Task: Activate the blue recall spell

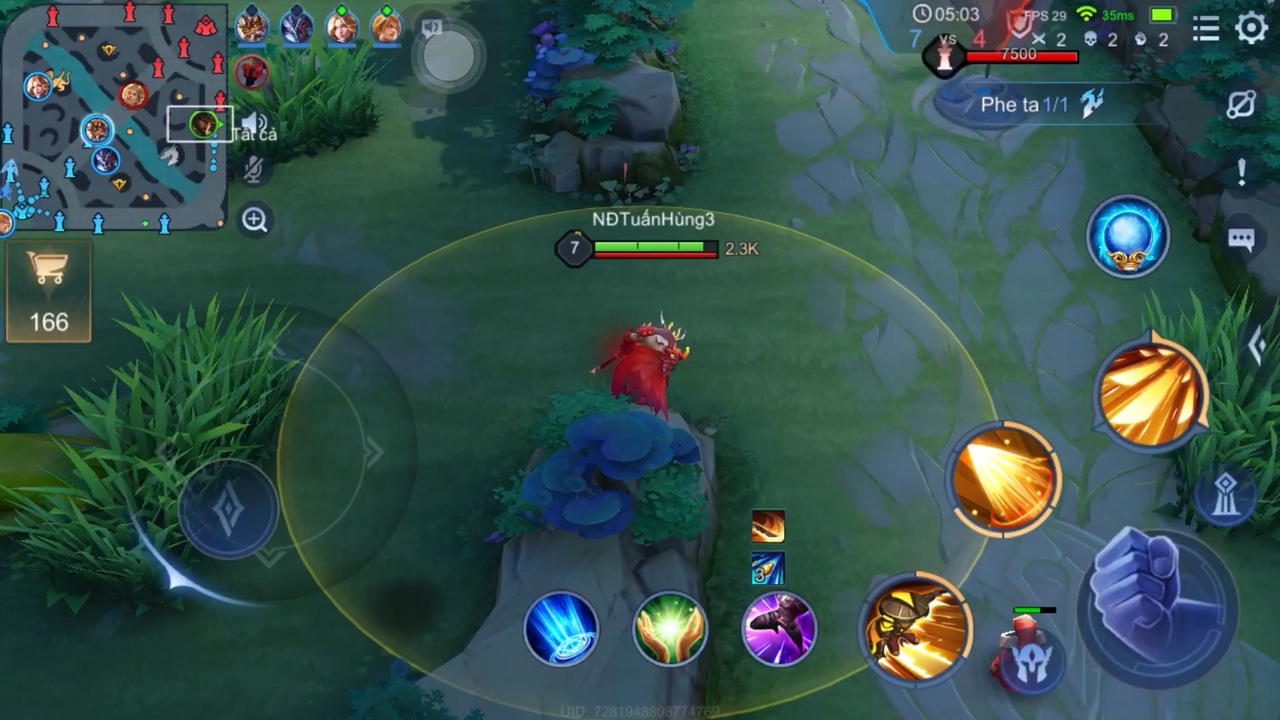Action: (x=561, y=628)
